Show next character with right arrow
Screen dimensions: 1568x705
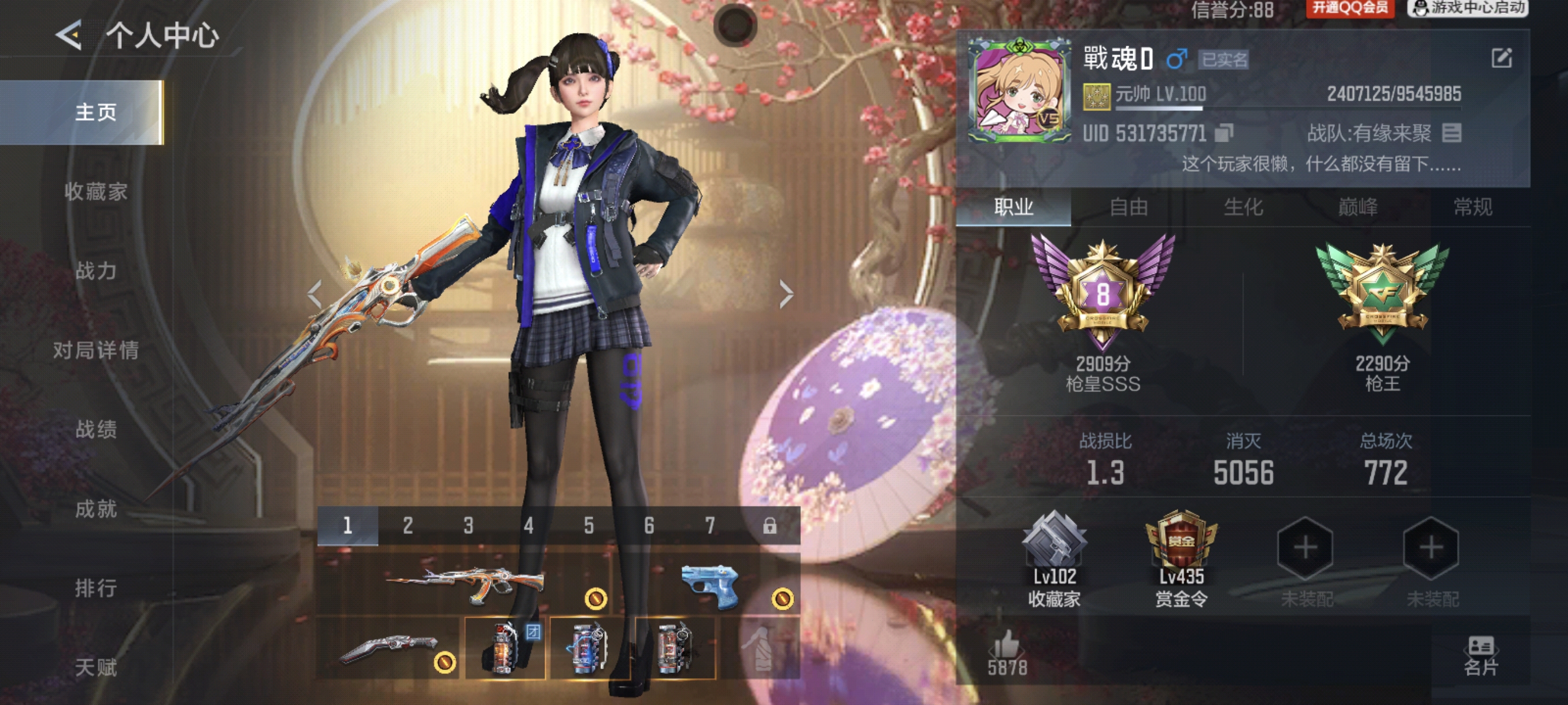click(786, 295)
